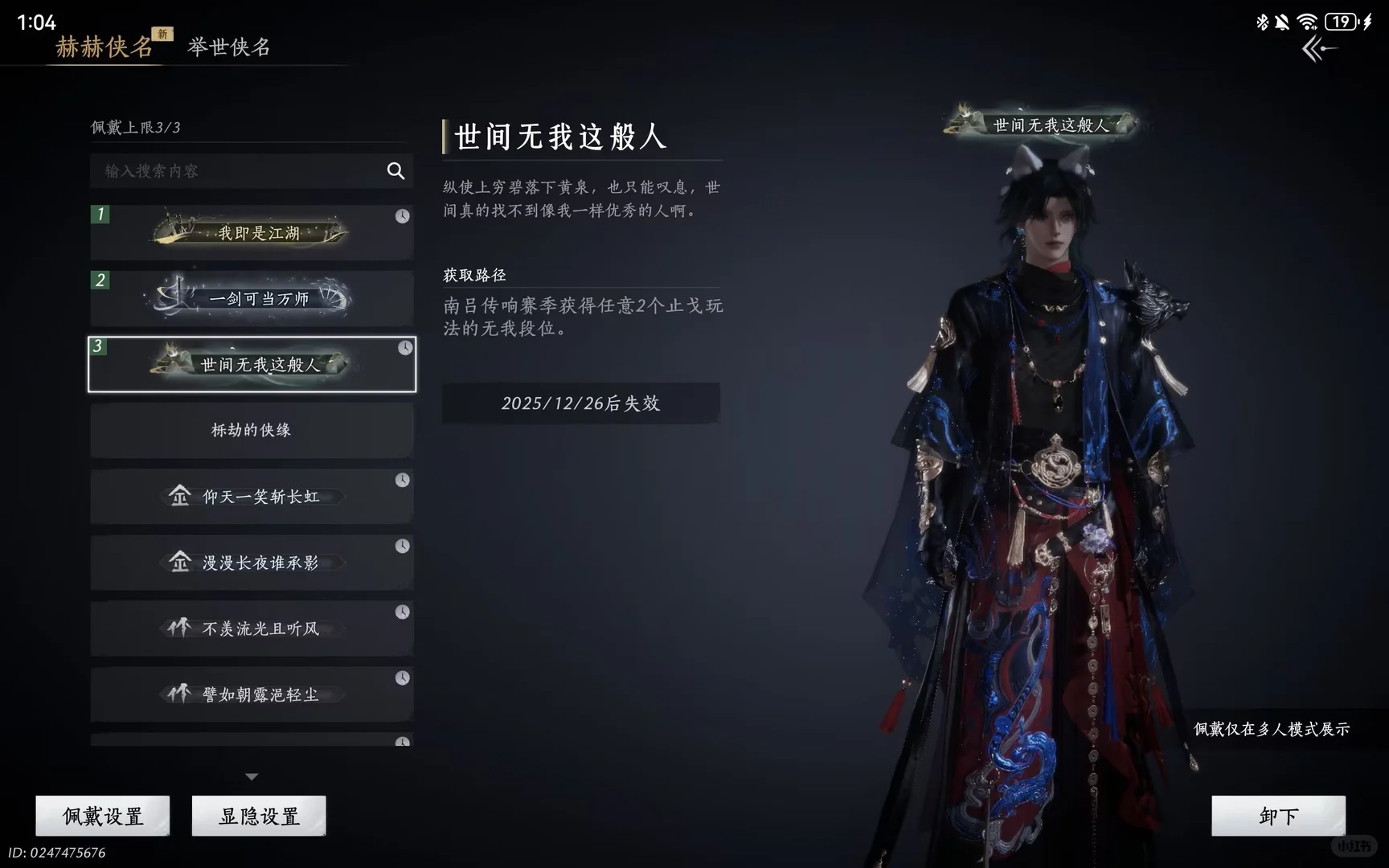Screen dimensions: 1389x868
Task: Click the clock icon on 我即是江湖
Action: (x=404, y=215)
